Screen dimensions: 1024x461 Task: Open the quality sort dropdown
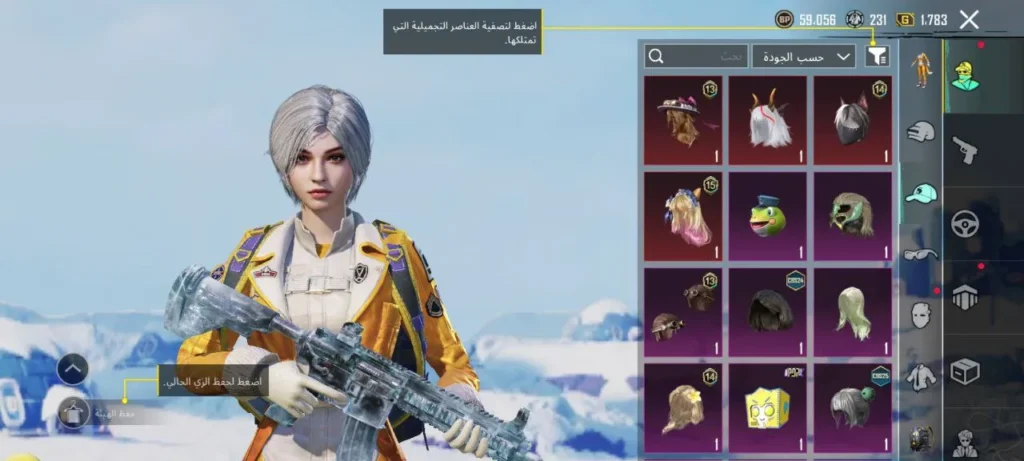click(804, 57)
